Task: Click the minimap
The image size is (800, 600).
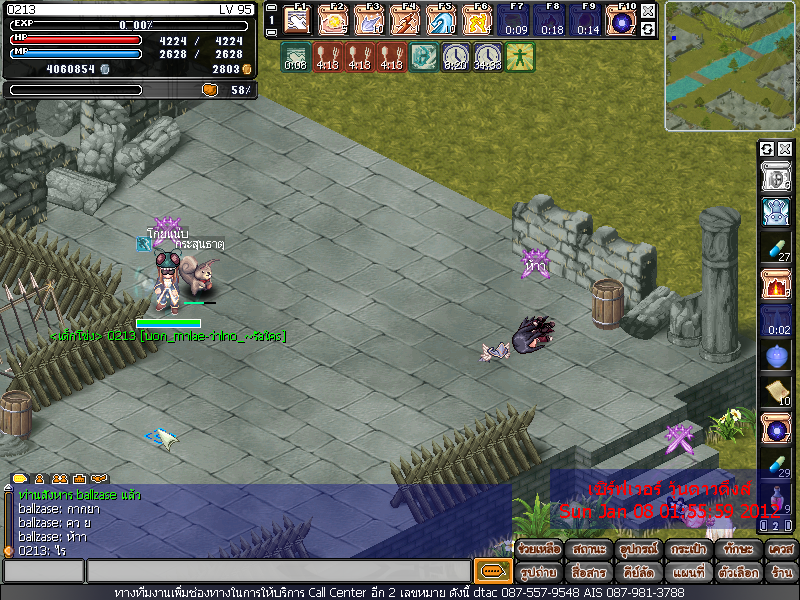Action: (730, 66)
